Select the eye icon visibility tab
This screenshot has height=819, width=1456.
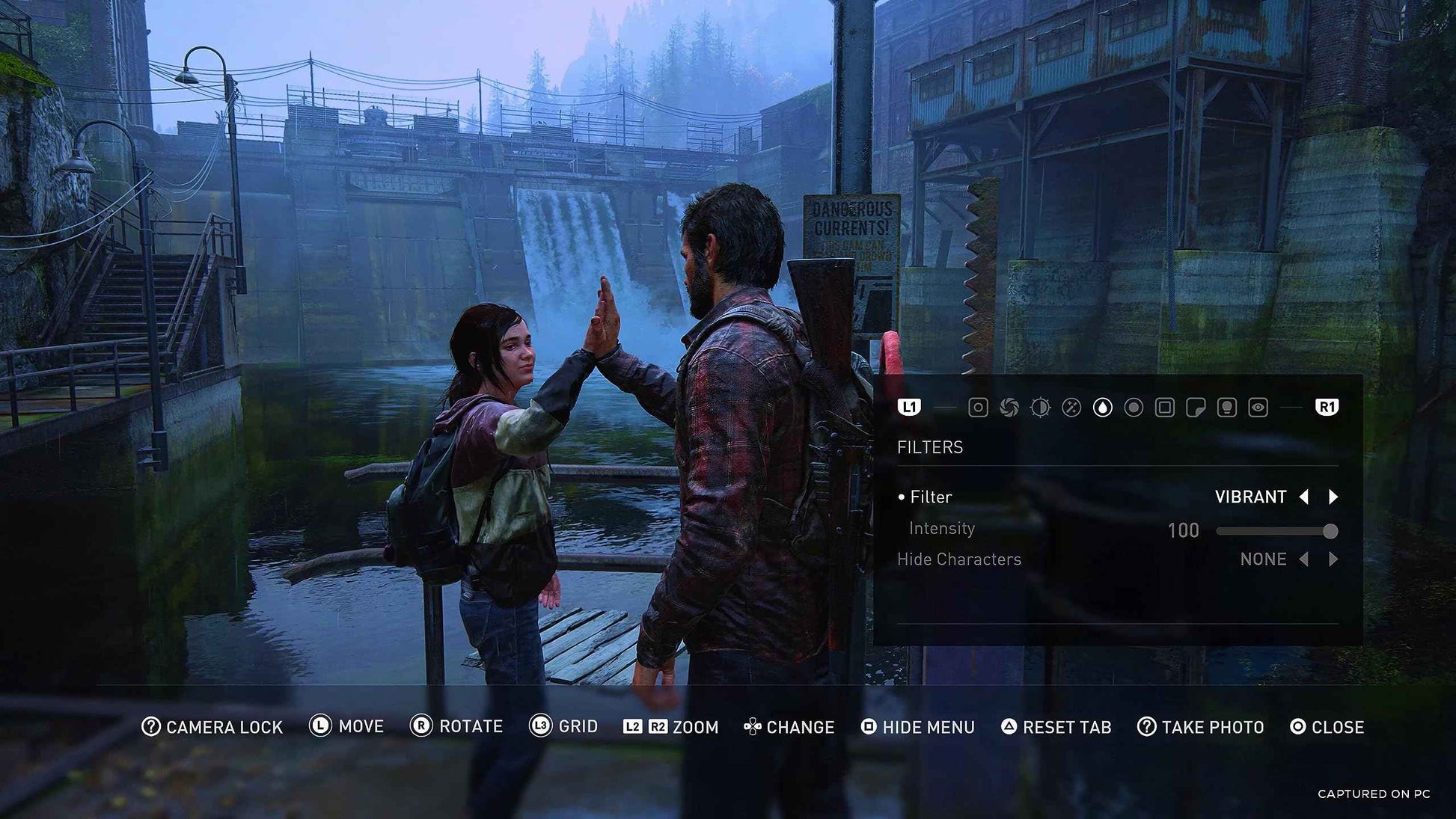tap(1257, 408)
